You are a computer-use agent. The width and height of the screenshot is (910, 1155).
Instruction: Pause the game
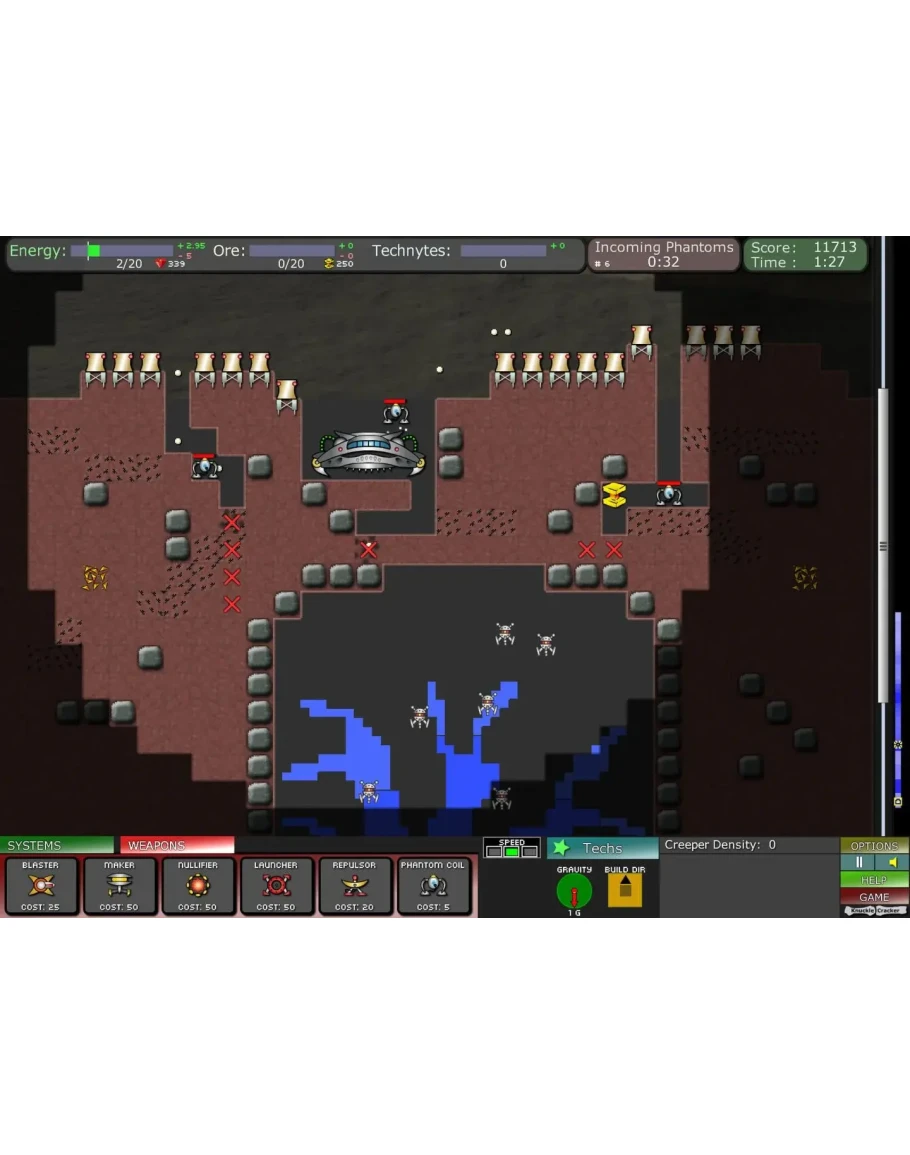click(x=858, y=862)
